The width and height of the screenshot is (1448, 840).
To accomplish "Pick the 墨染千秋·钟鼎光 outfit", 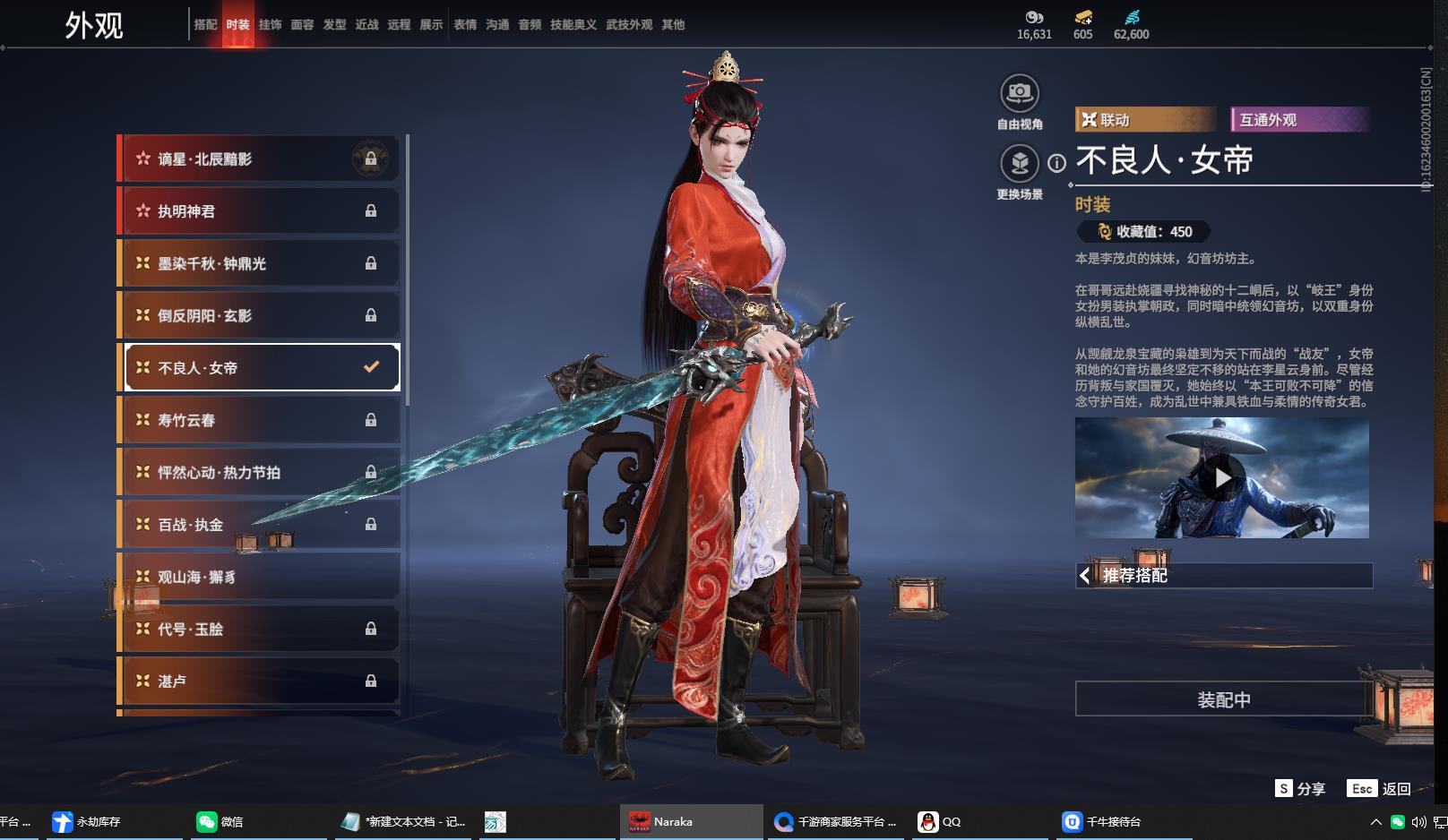I will click(x=259, y=263).
